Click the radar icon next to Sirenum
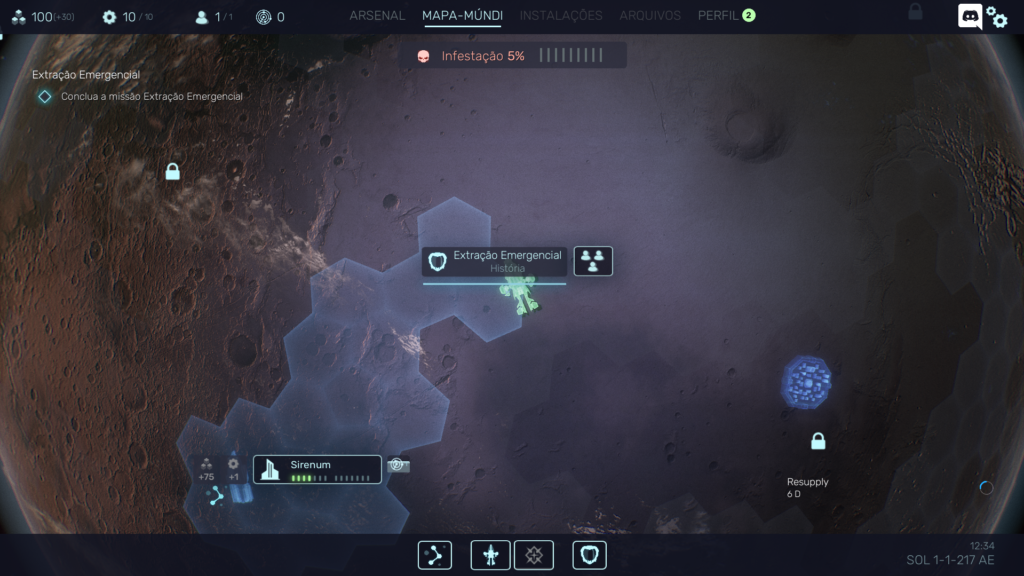 (x=398, y=466)
